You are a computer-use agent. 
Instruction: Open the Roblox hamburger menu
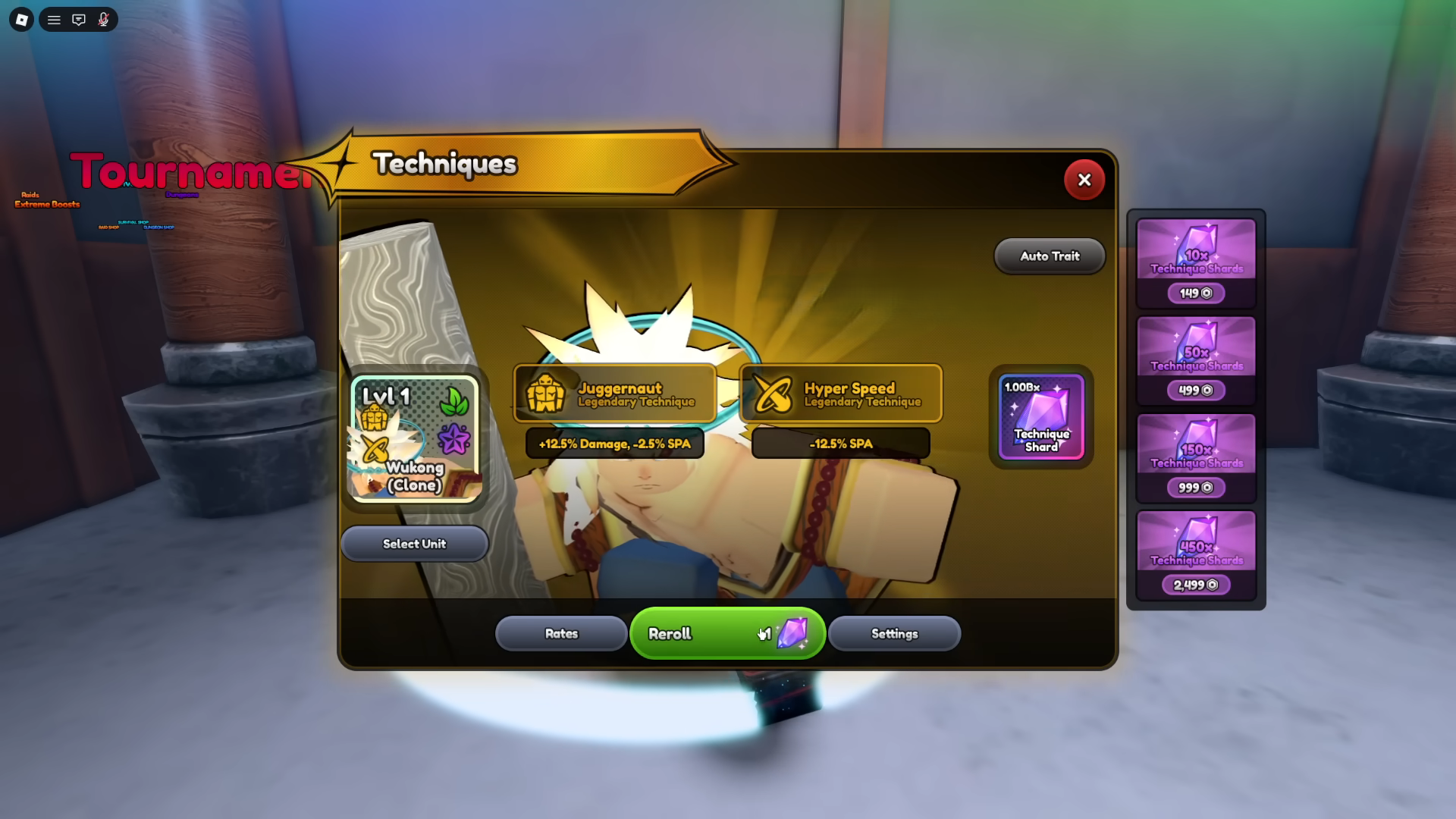(x=54, y=20)
